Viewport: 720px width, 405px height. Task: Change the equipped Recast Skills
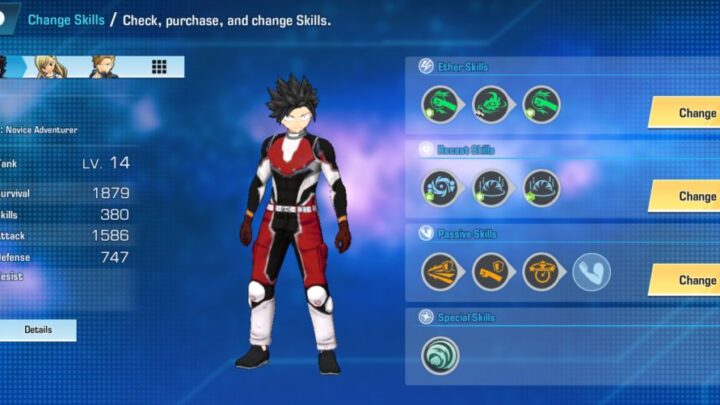[x=688, y=196]
